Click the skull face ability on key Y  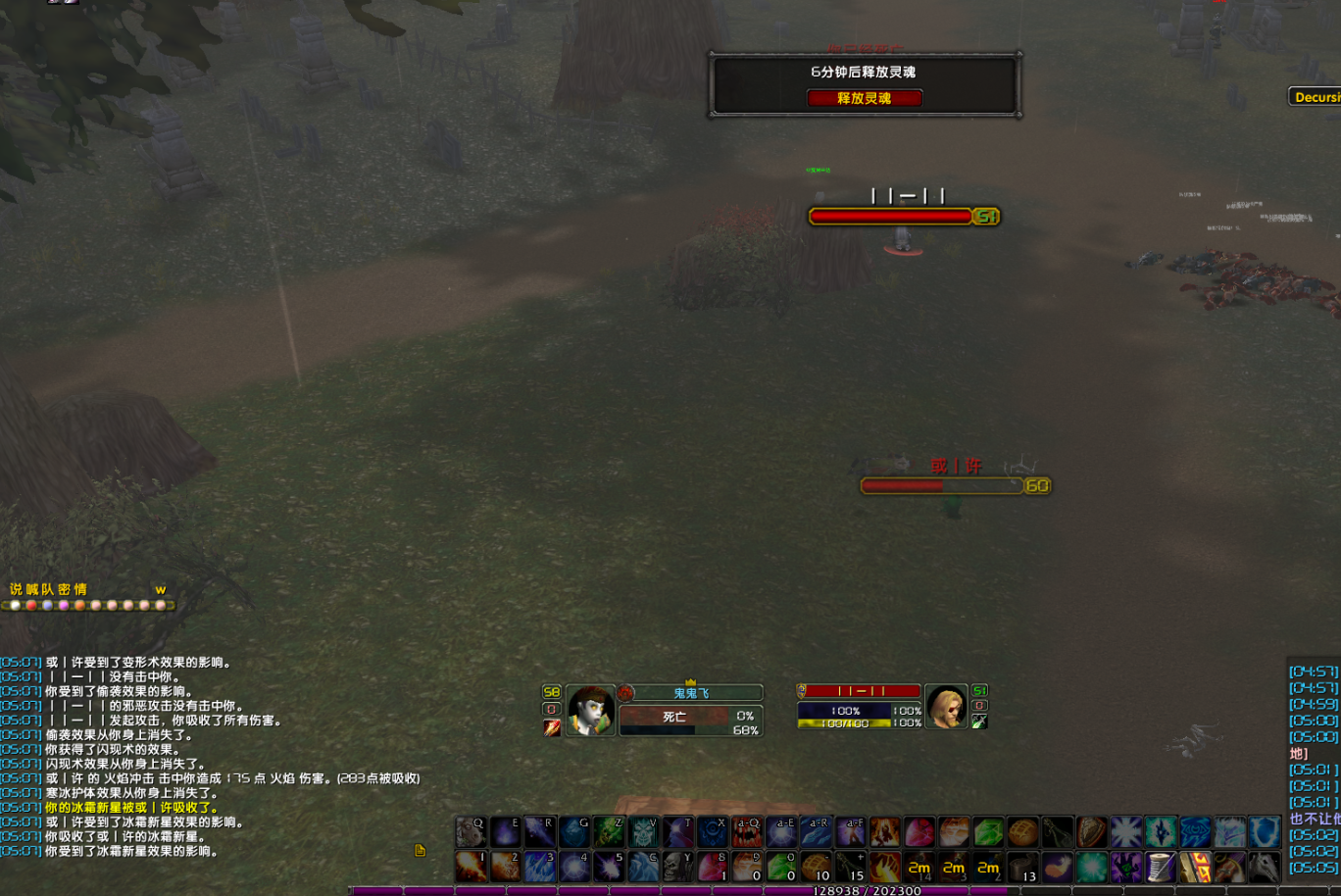[678, 867]
